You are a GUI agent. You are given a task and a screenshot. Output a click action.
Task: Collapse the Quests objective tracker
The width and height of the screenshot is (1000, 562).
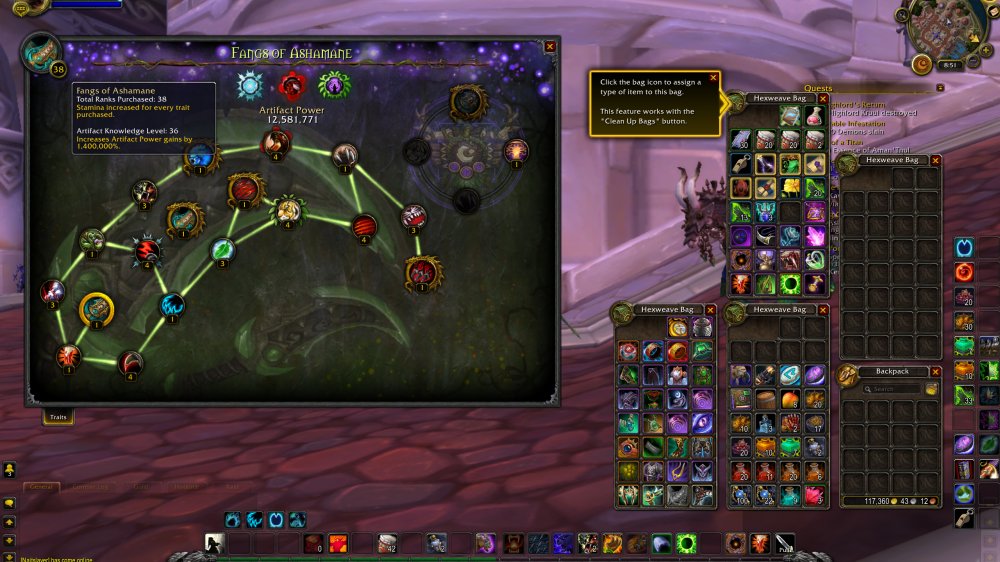(940, 88)
